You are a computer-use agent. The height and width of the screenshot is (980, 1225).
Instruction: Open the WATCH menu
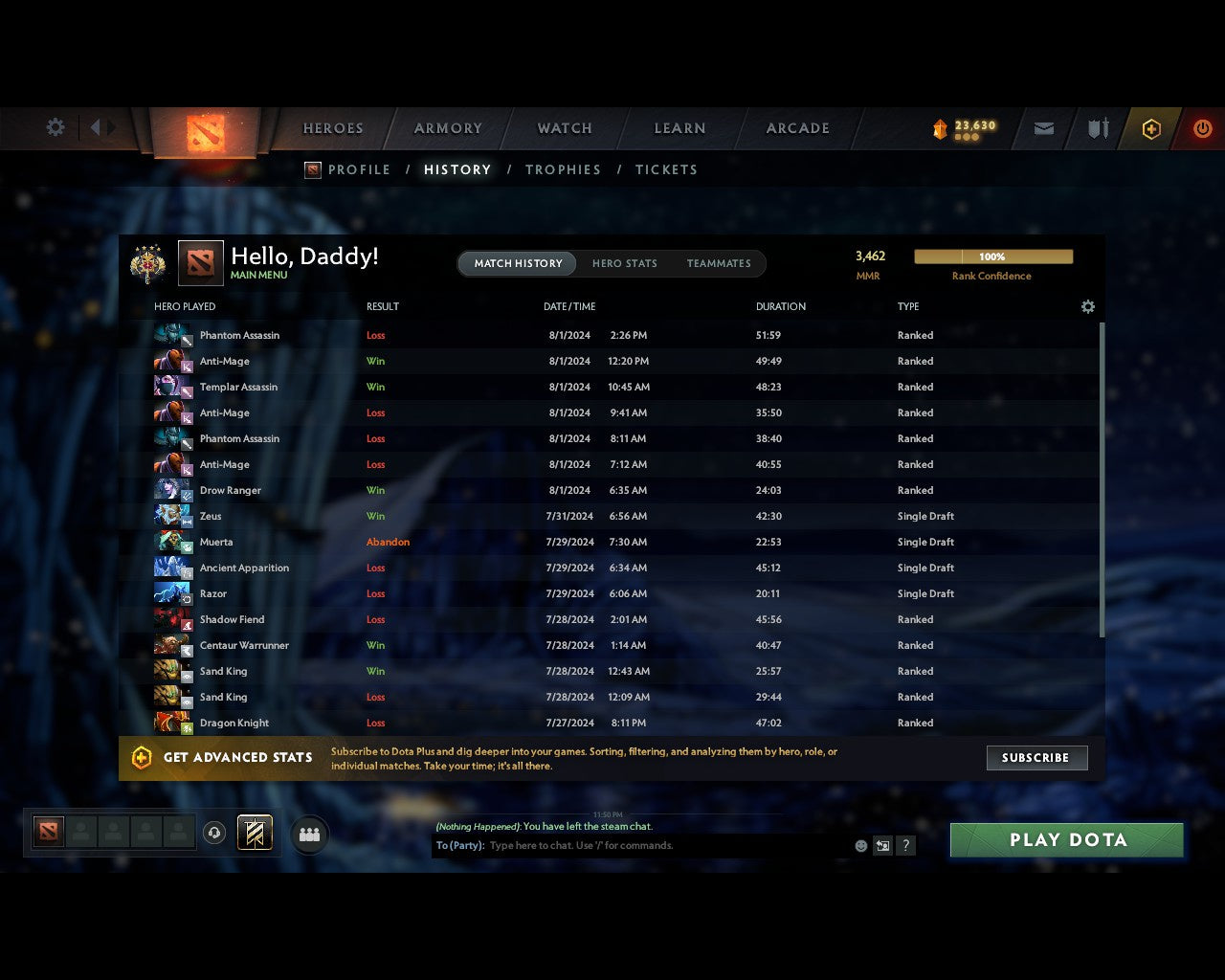(x=564, y=128)
